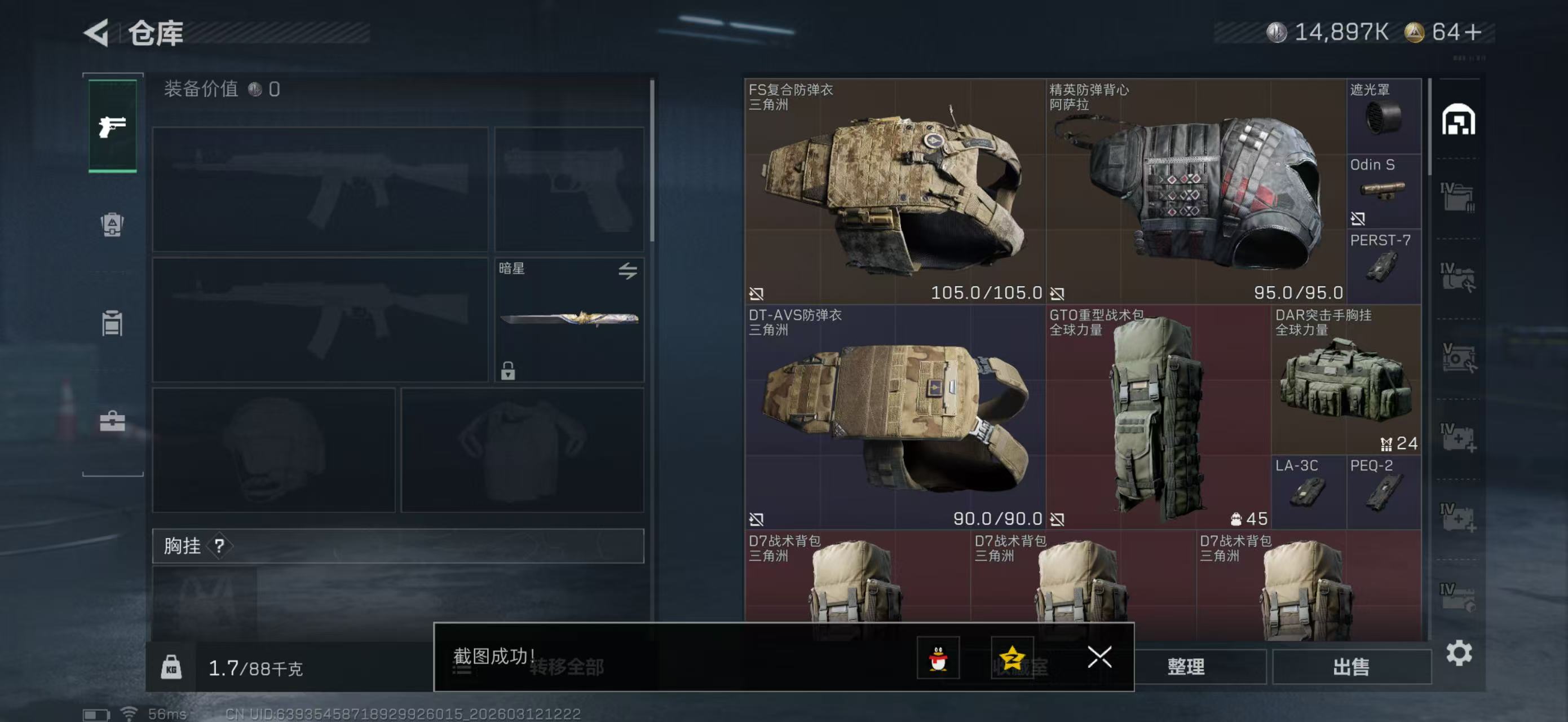Image resolution: width=1568 pixels, height=722 pixels.
Task: Open the gear settings icon
Action: [1459, 653]
